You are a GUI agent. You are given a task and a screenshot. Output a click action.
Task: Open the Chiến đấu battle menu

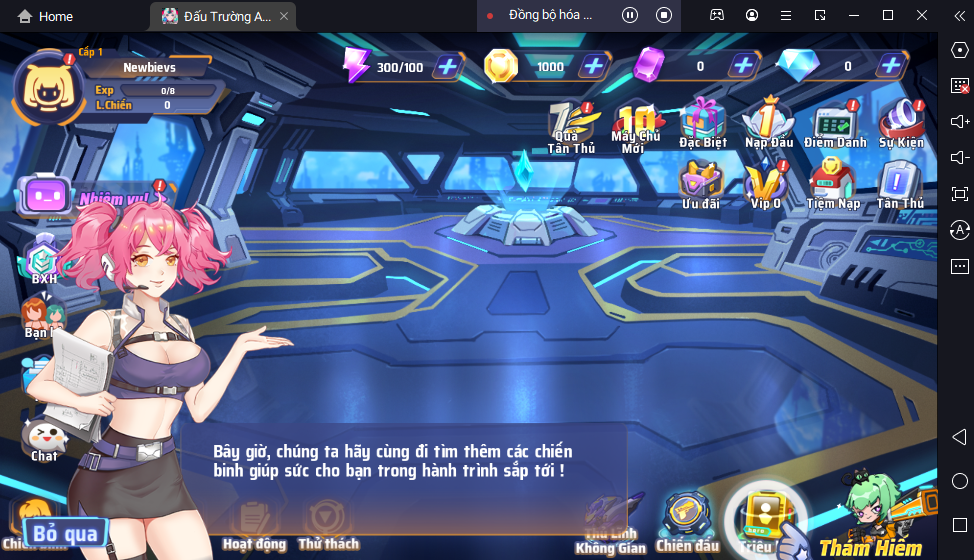tap(687, 520)
